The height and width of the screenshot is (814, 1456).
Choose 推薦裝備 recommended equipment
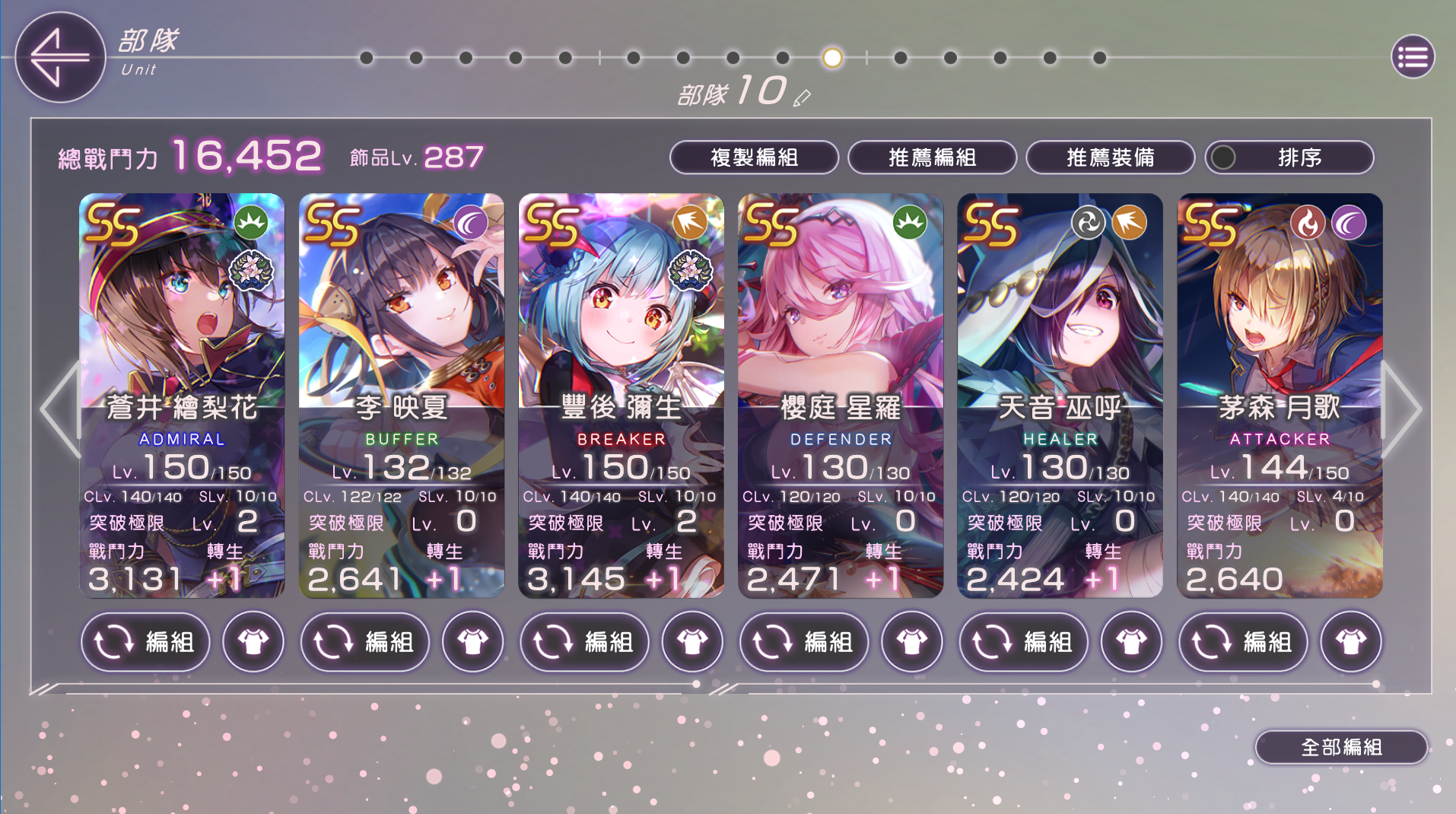click(x=1110, y=157)
